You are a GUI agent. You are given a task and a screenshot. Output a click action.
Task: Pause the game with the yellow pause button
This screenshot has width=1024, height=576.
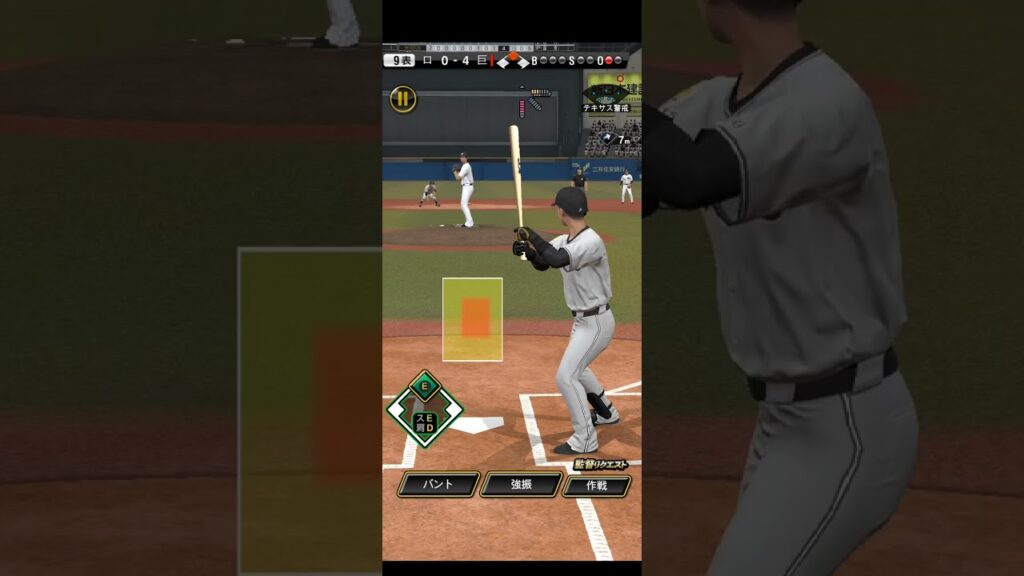point(403,98)
